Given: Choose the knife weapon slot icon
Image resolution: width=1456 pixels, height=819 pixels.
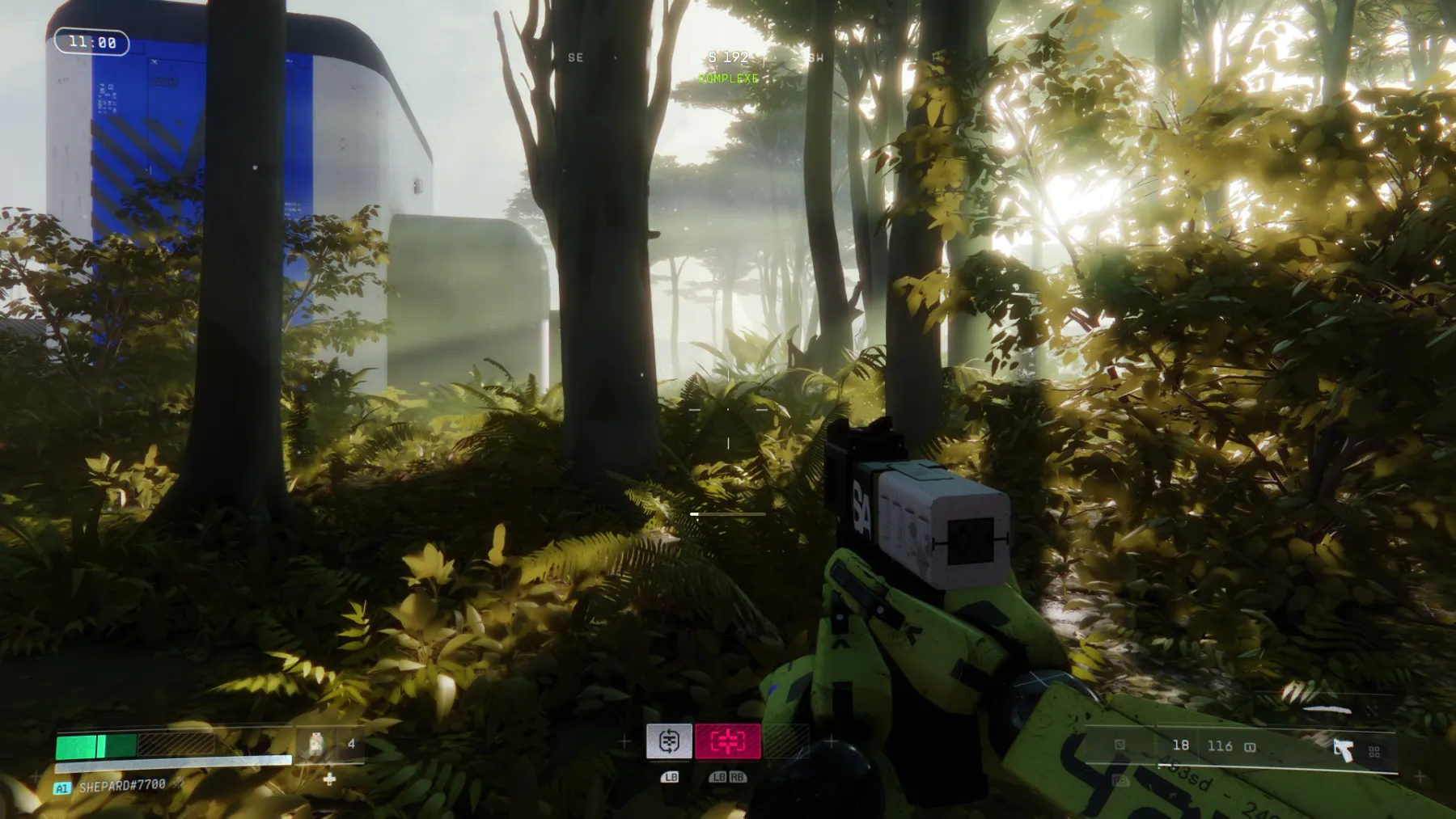Looking at the screenshot, I should pos(1327,709).
